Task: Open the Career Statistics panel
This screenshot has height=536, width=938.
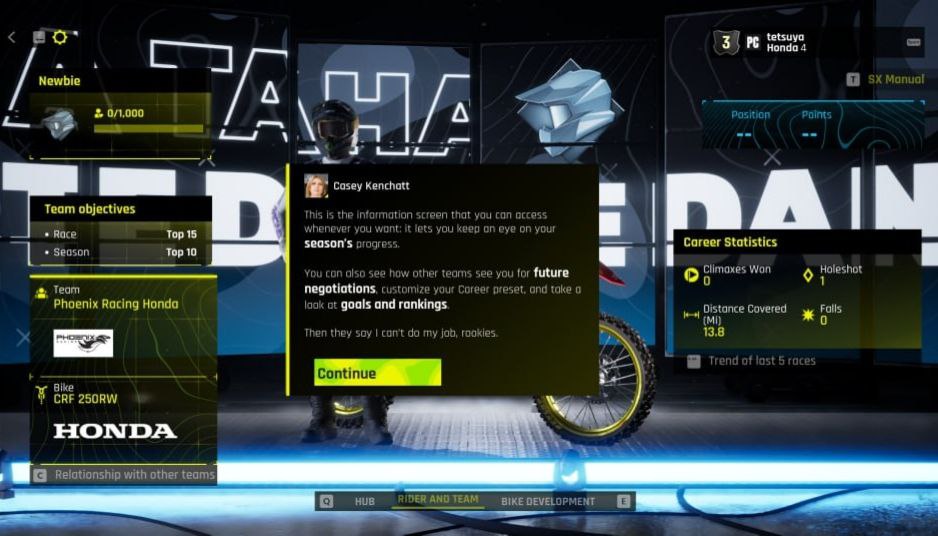Action: tap(802, 290)
